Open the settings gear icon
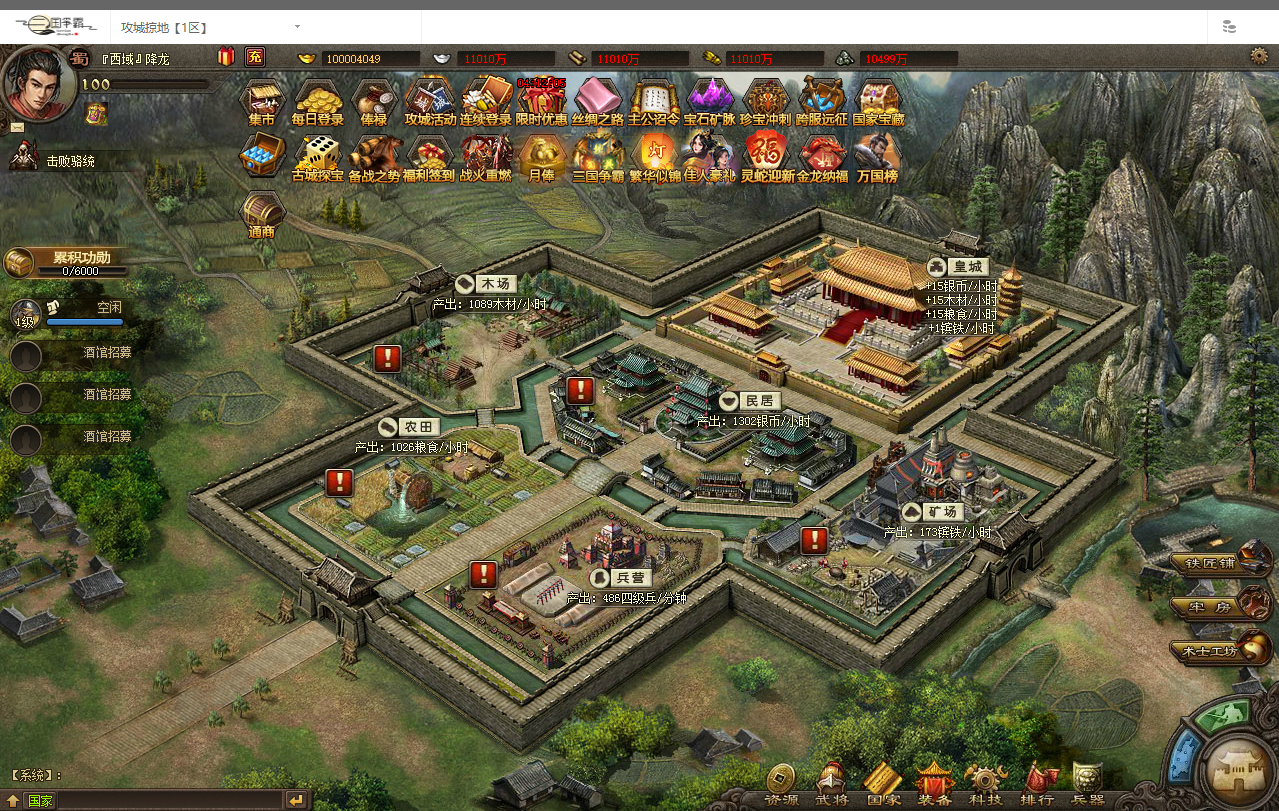This screenshot has width=1279, height=811. pyautogui.click(x=1259, y=57)
